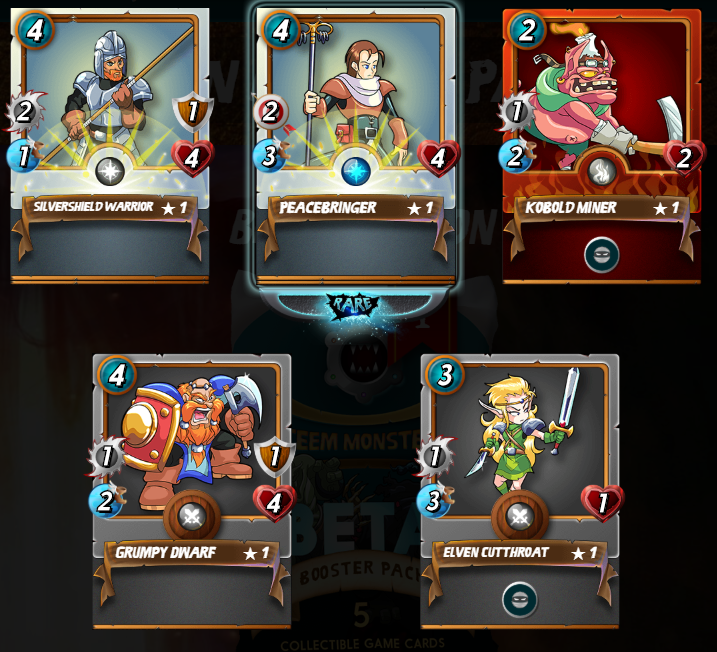
Task: Click Elven Cutthroat's sneak ability icon
Action: point(519,600)
